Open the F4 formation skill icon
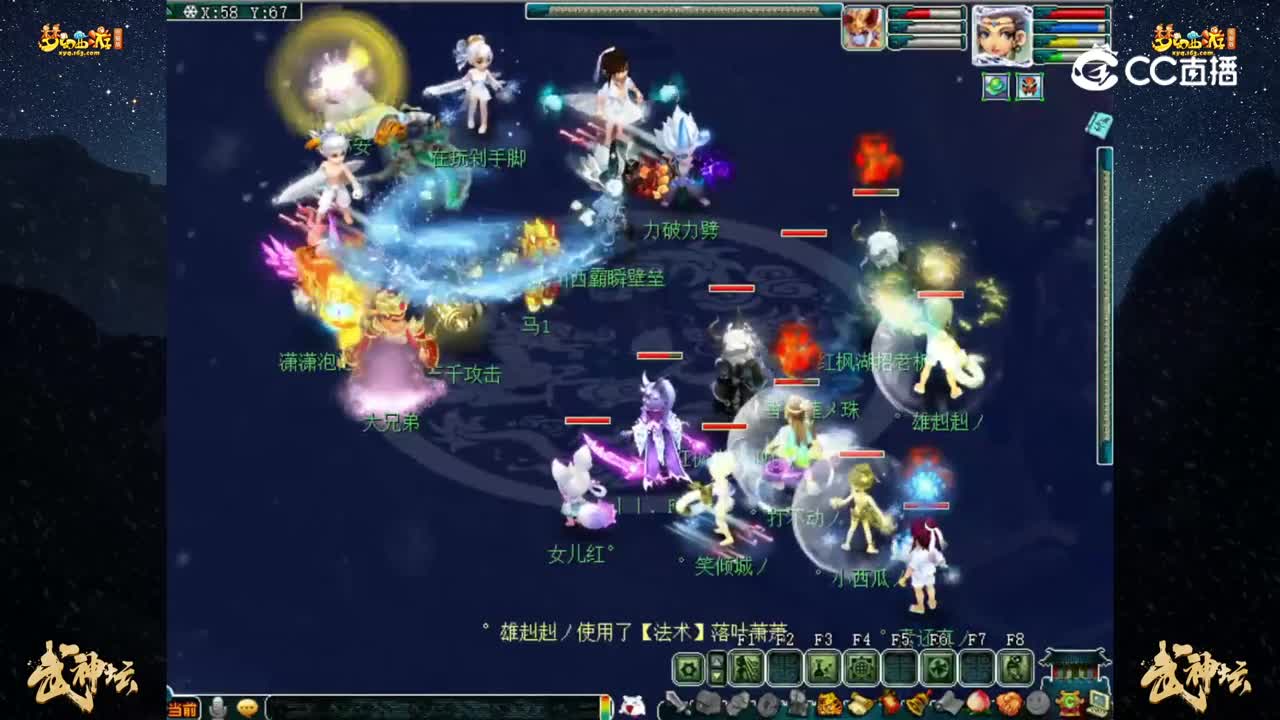1280x720 pixels. point(862,666)
